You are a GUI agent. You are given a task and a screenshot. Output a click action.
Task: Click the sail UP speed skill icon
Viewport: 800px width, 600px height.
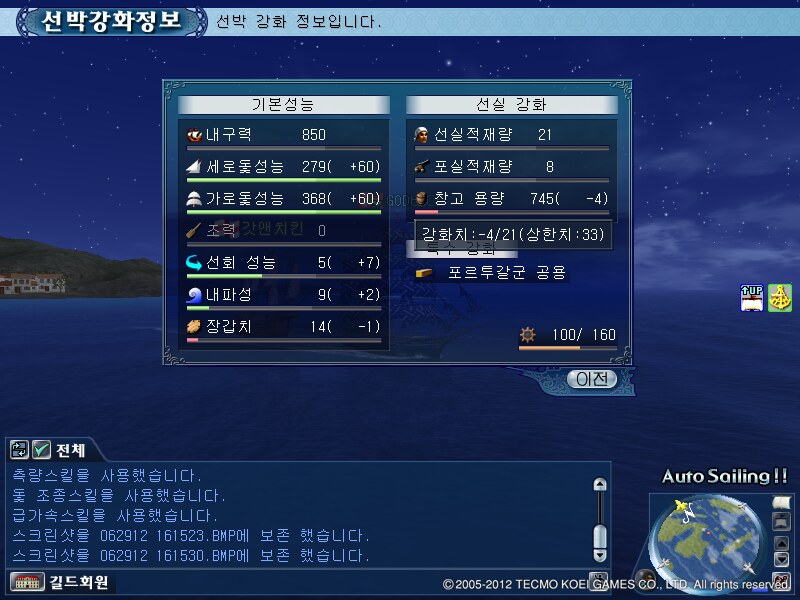click(x=752, y=298)
